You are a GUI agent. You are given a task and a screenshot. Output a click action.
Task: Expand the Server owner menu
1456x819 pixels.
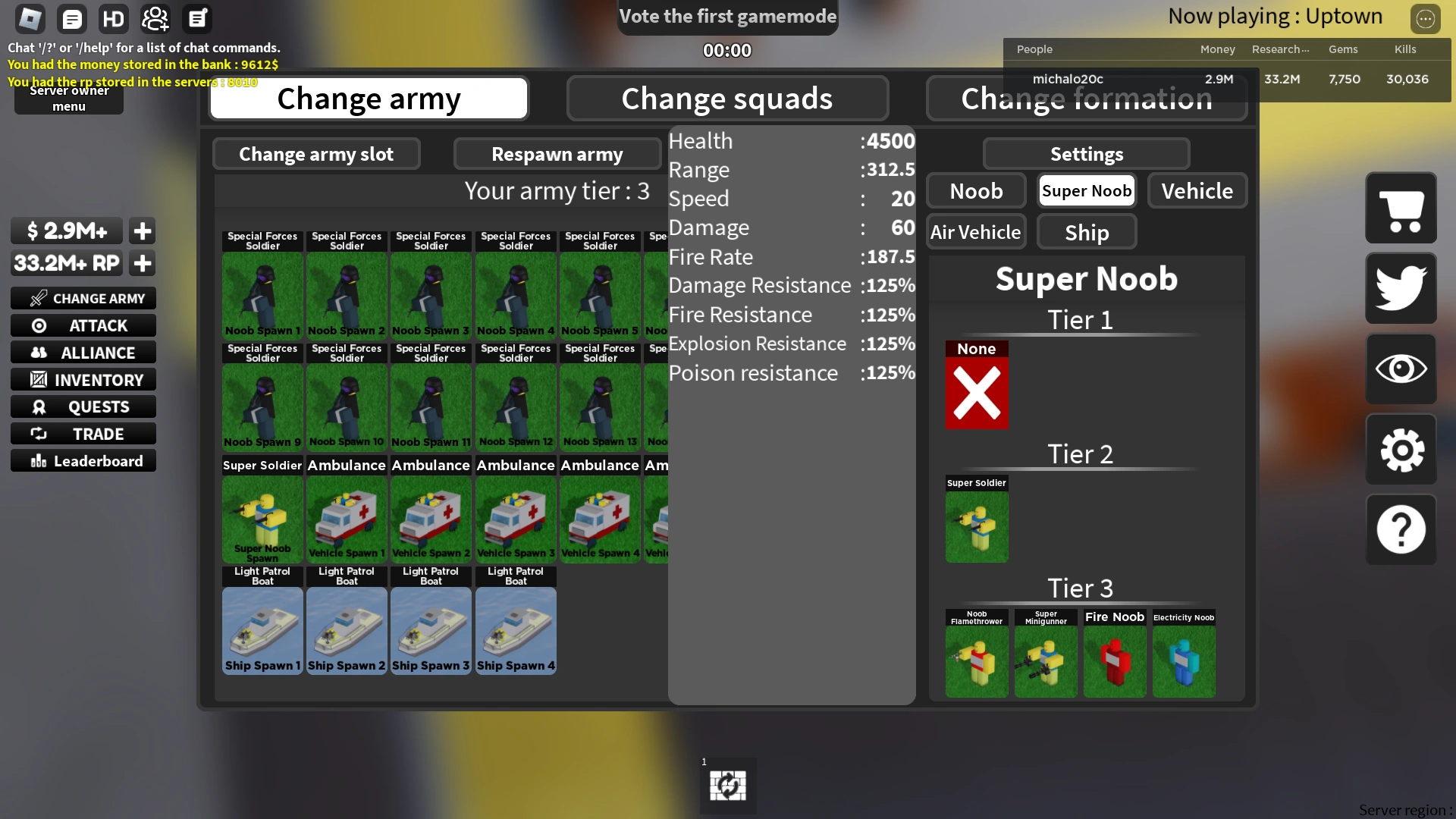click(x=67, y=97)
